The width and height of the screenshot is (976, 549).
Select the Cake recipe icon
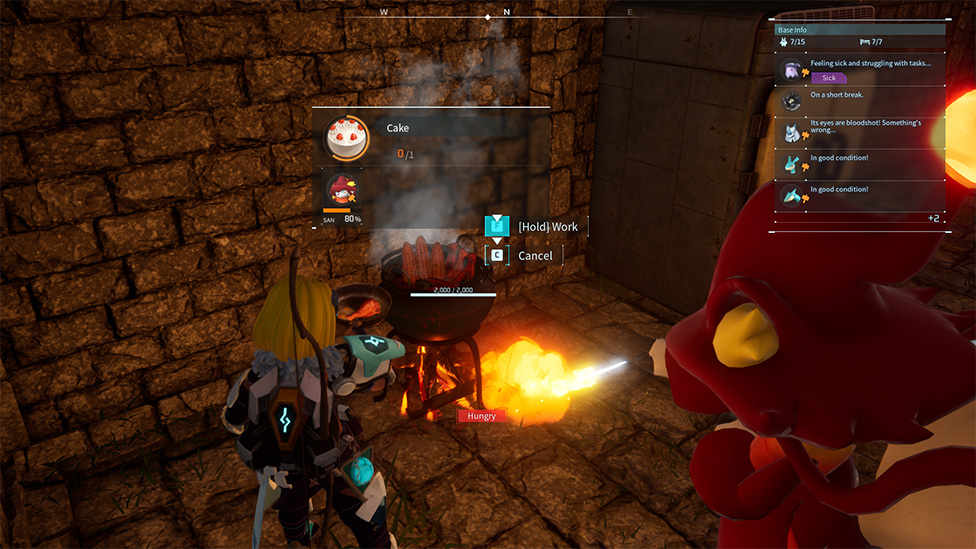pyautogui.click(x=346, y=138)
